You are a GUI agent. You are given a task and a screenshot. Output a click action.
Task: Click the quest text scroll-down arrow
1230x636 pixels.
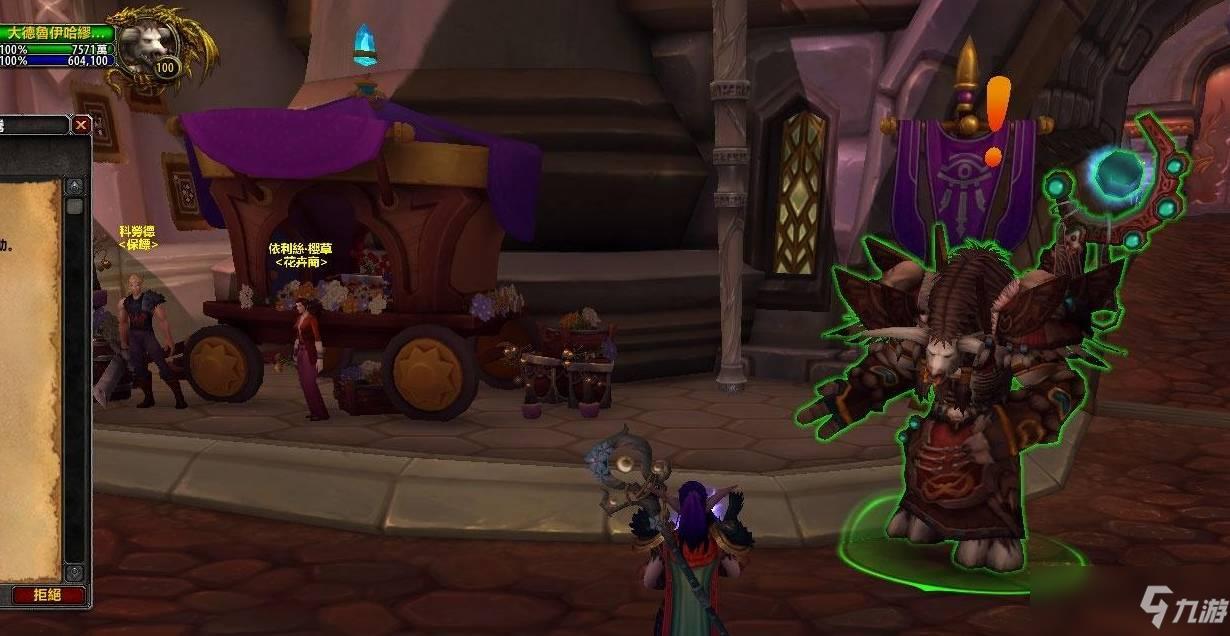(x=74, y=573)
